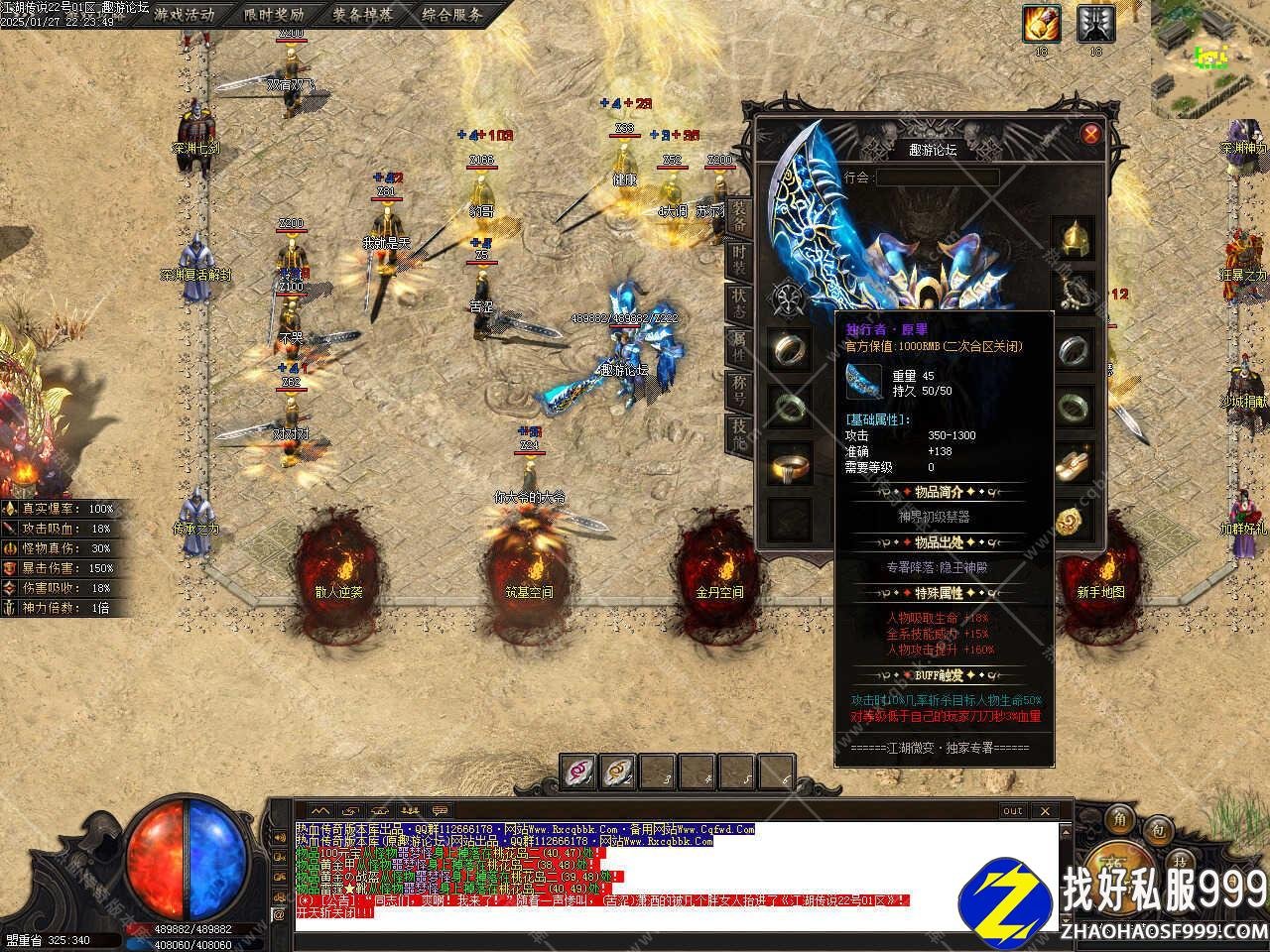Close the character equipment panel
The image size is (1270, 952).
(1090, 134)
